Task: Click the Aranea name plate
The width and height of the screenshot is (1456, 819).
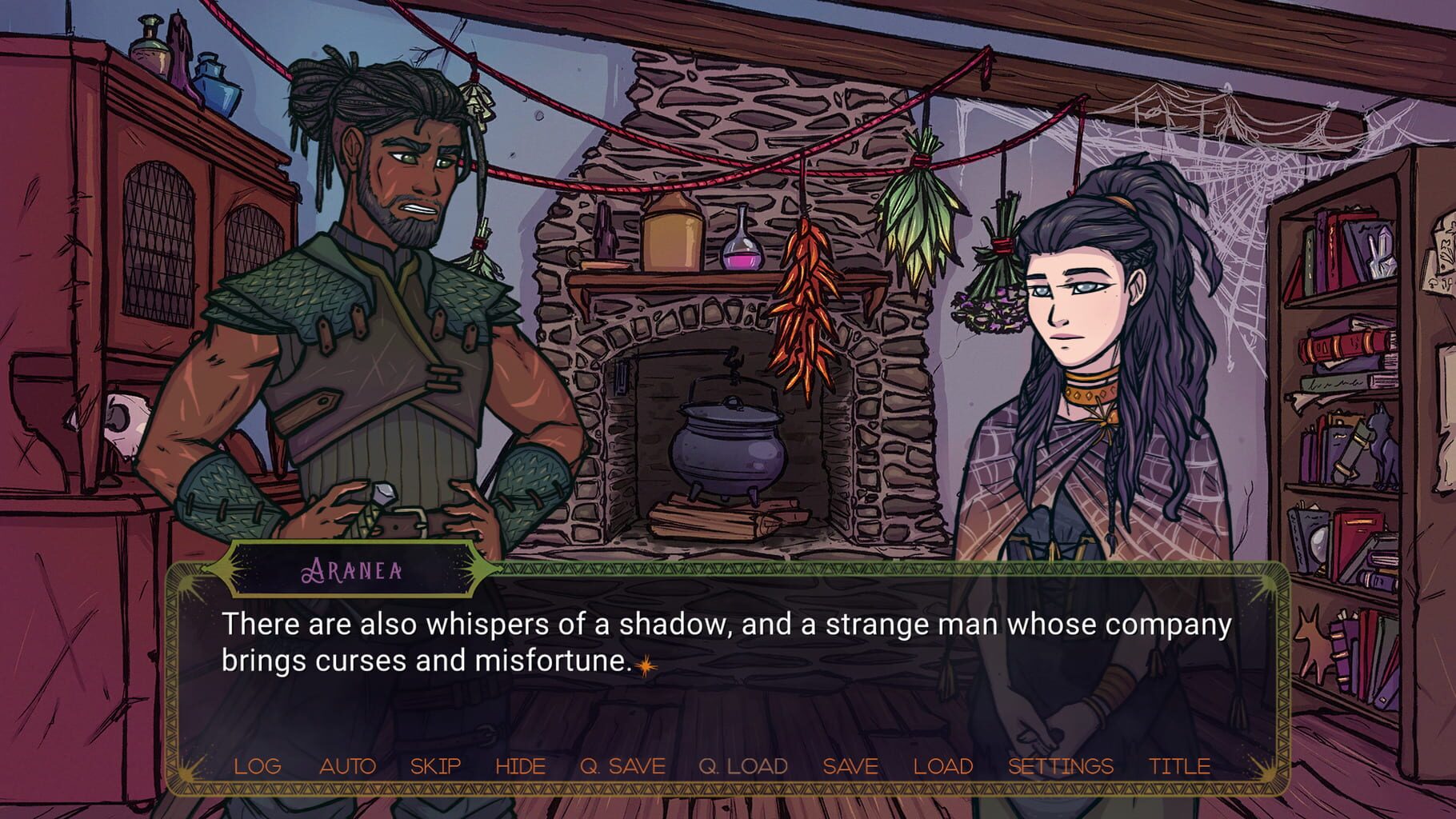Action: coord(353,571)
